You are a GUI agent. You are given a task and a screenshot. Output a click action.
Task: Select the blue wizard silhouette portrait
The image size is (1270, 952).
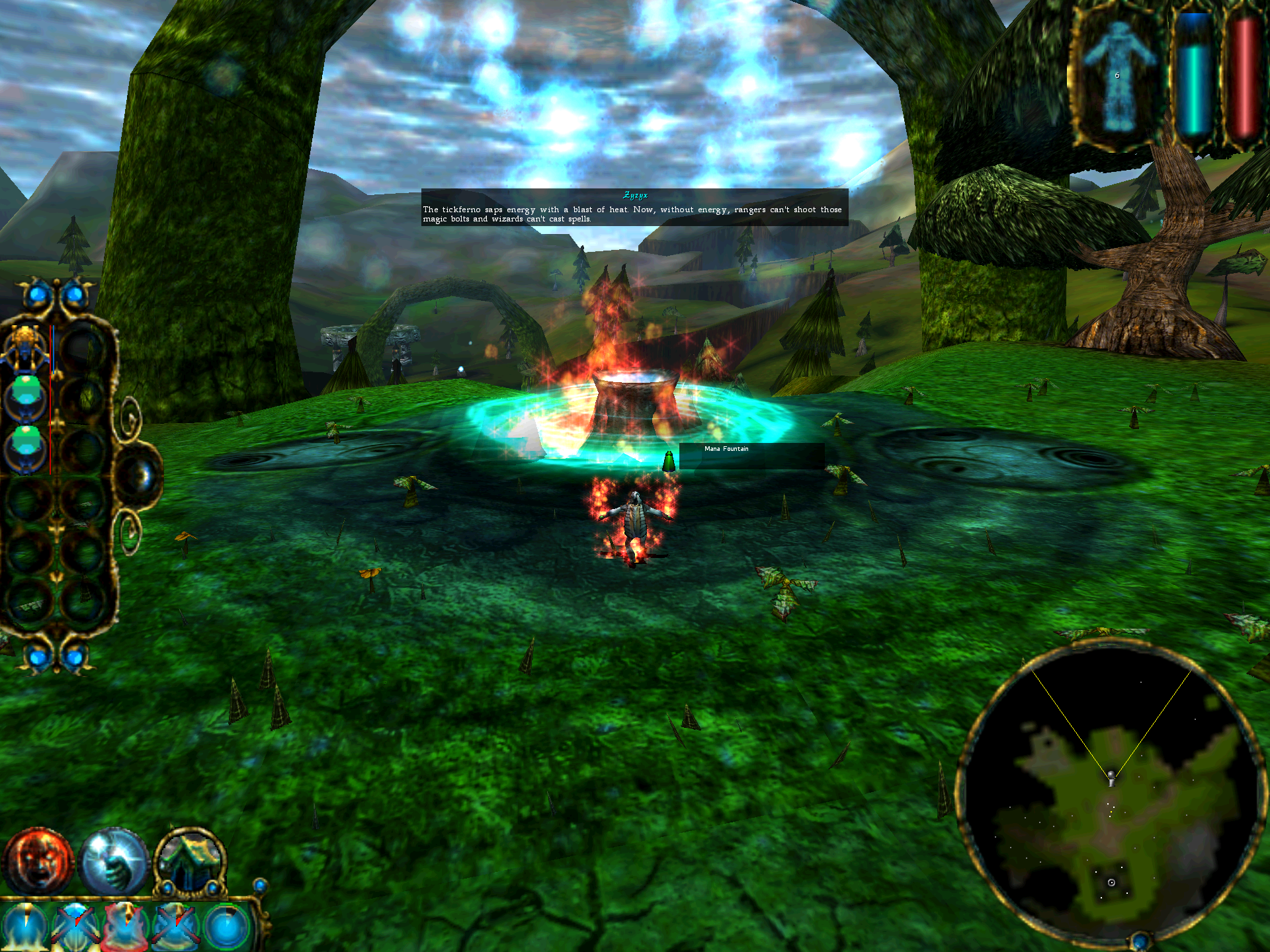[x=1117, y=76]
